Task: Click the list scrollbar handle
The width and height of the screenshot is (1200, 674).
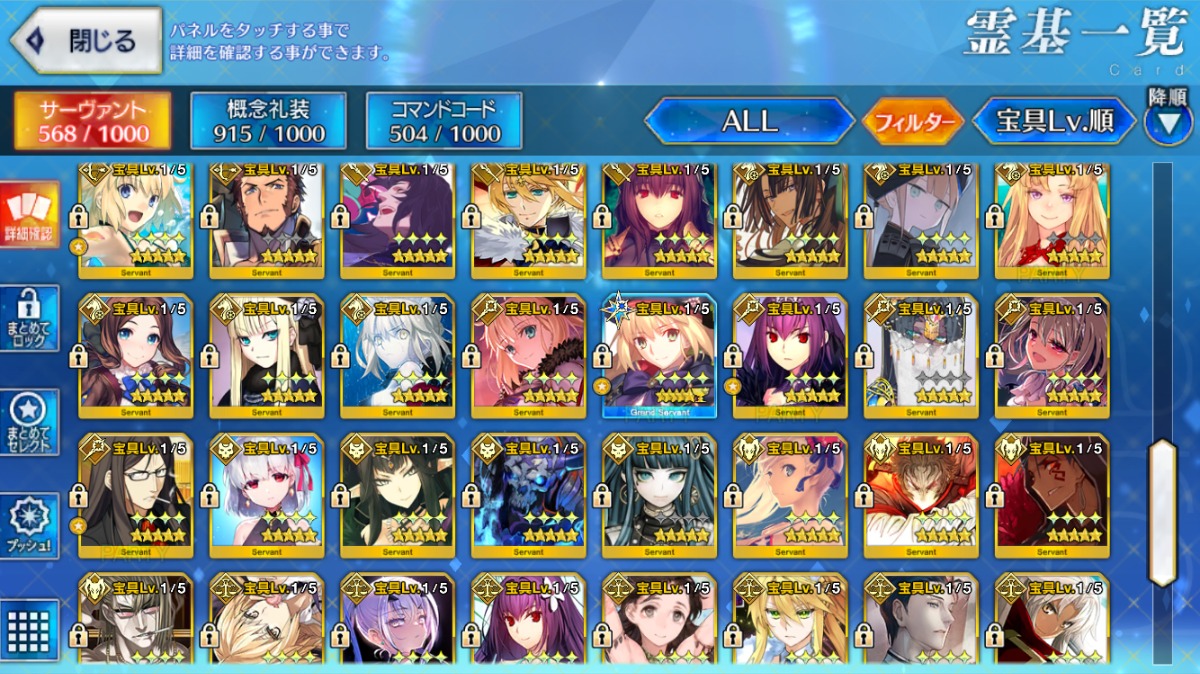Action: click(1162, 512)
